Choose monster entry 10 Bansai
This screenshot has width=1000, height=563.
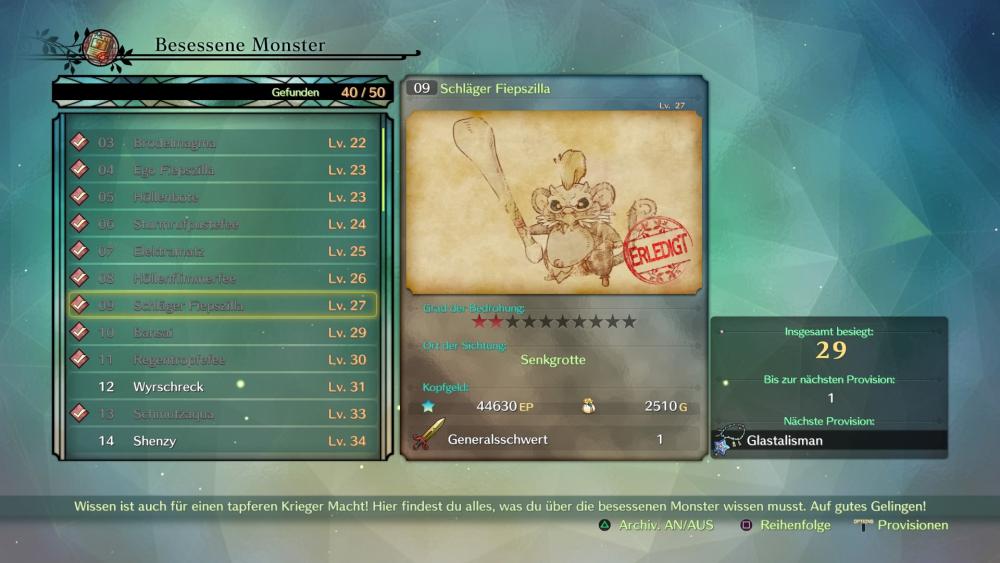[x=222, y=332]
